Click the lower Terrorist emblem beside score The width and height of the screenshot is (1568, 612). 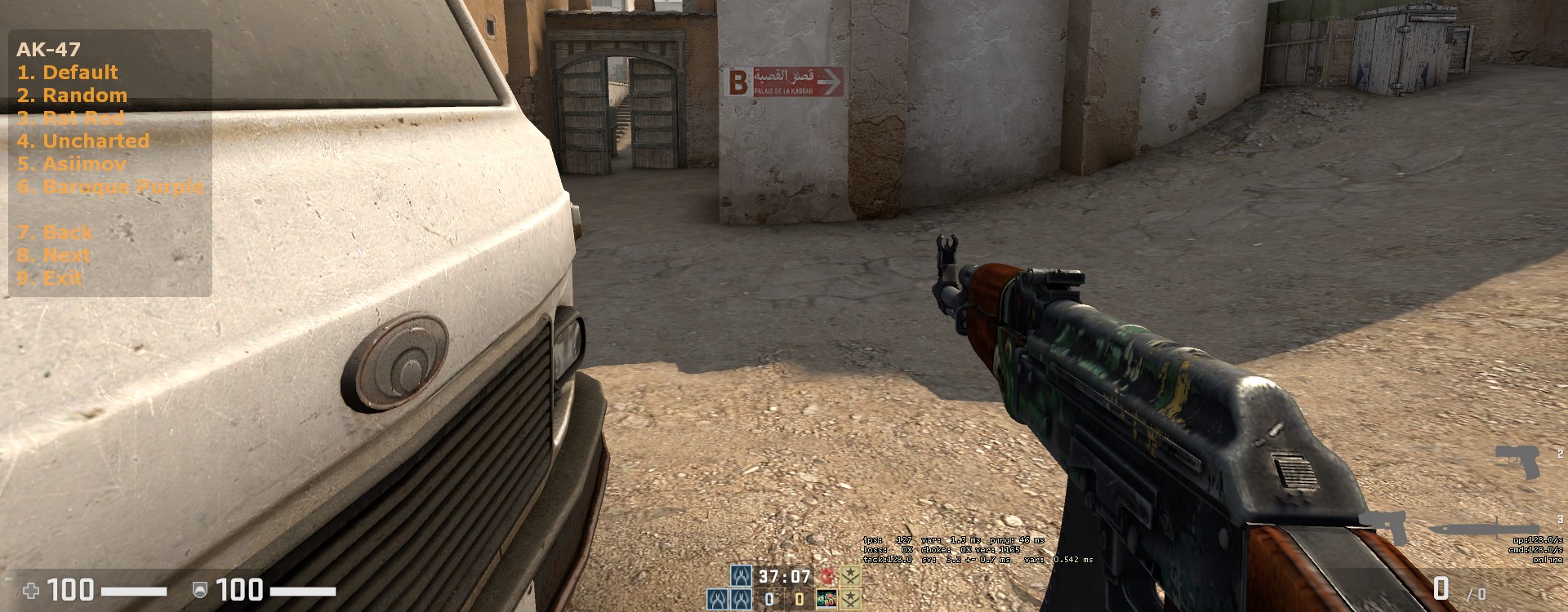point(850,600)
